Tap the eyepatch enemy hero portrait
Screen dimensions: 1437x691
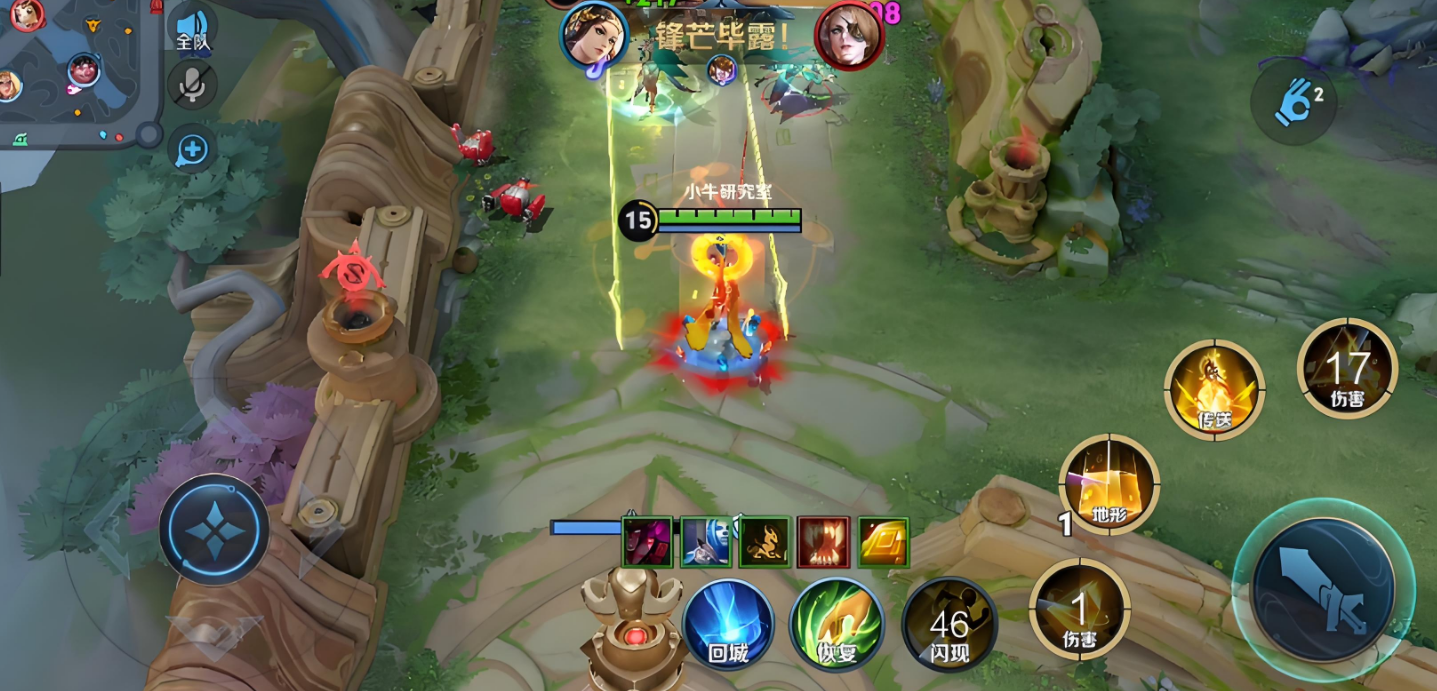849,36
